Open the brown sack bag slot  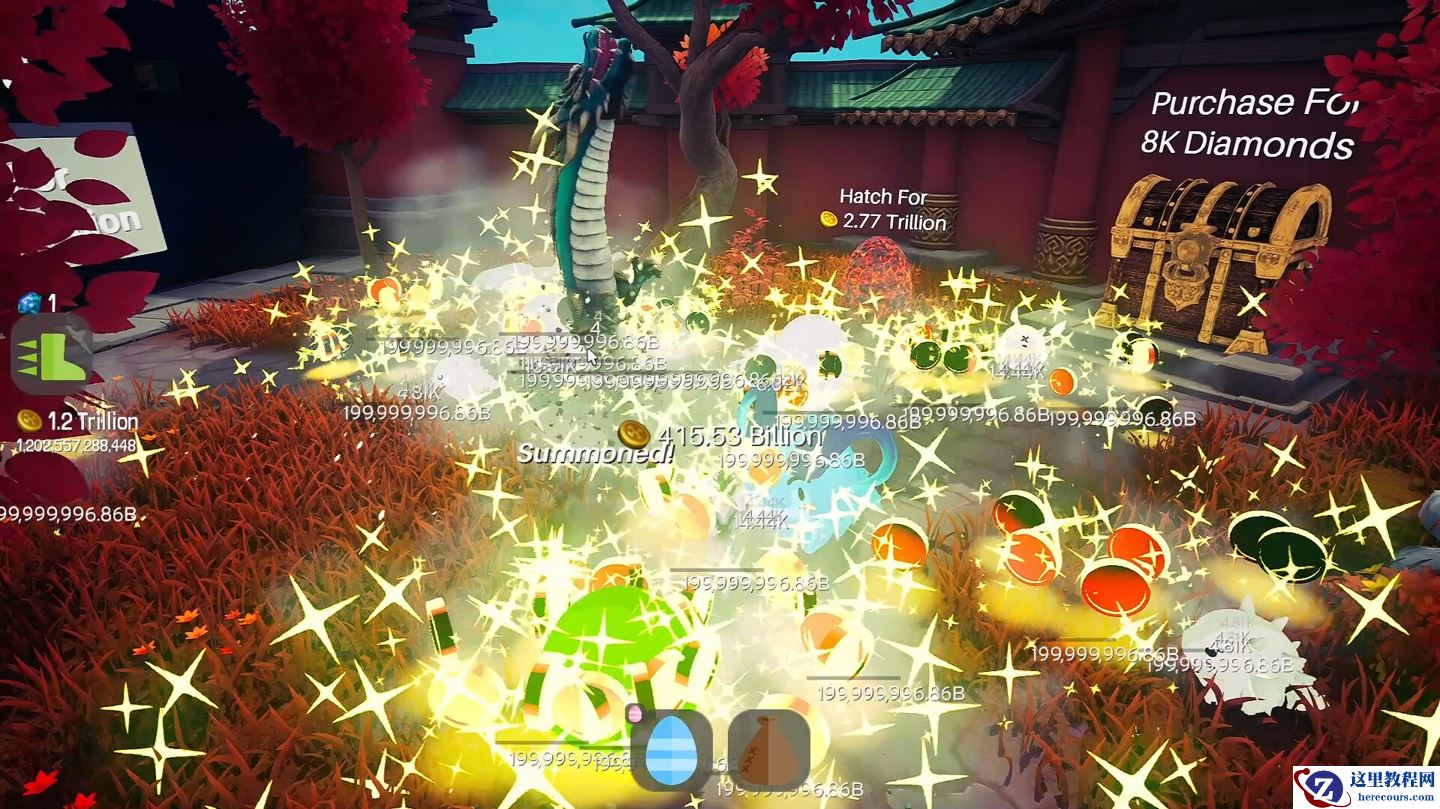768,749
